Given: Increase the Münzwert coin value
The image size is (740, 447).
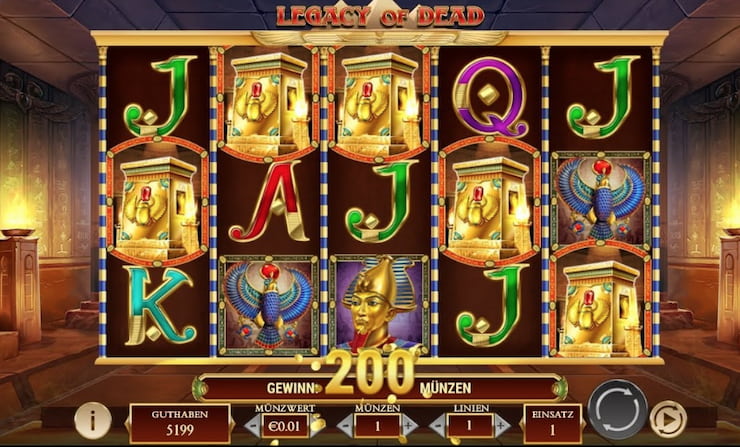Looking at the screenshot, I should coord(319,425).
